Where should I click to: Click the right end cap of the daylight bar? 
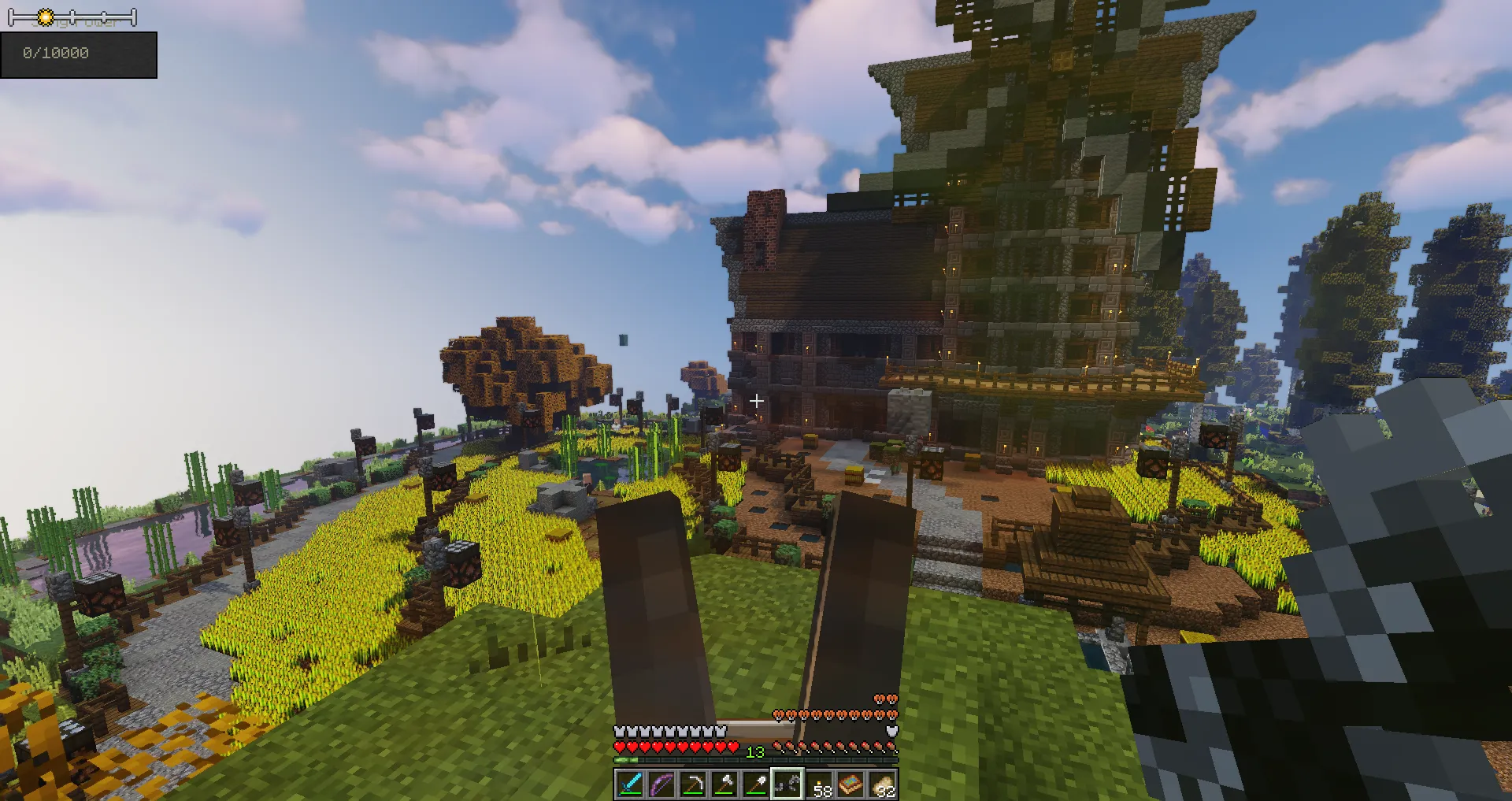[x=134, y=17]
